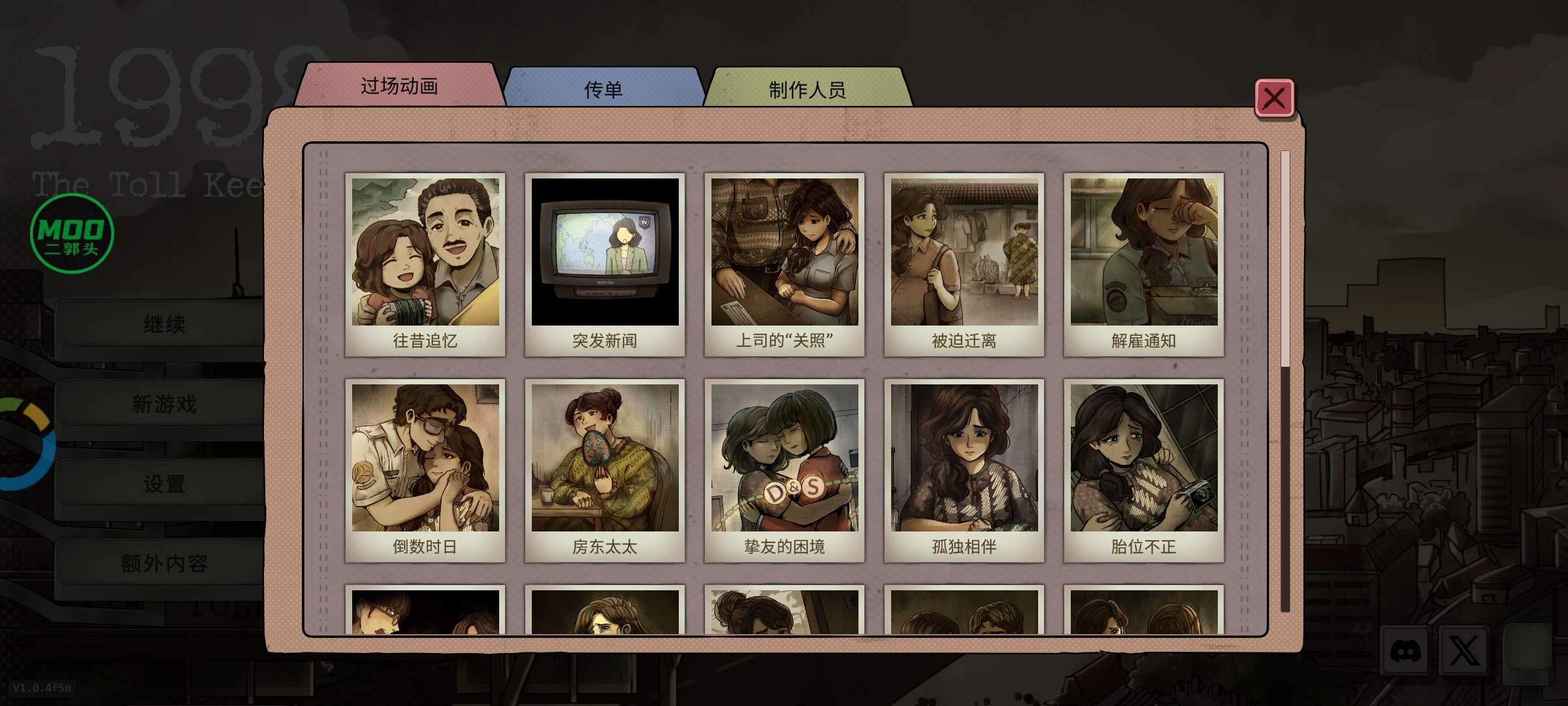Open the Discord link icon

tap(1405, 651)
